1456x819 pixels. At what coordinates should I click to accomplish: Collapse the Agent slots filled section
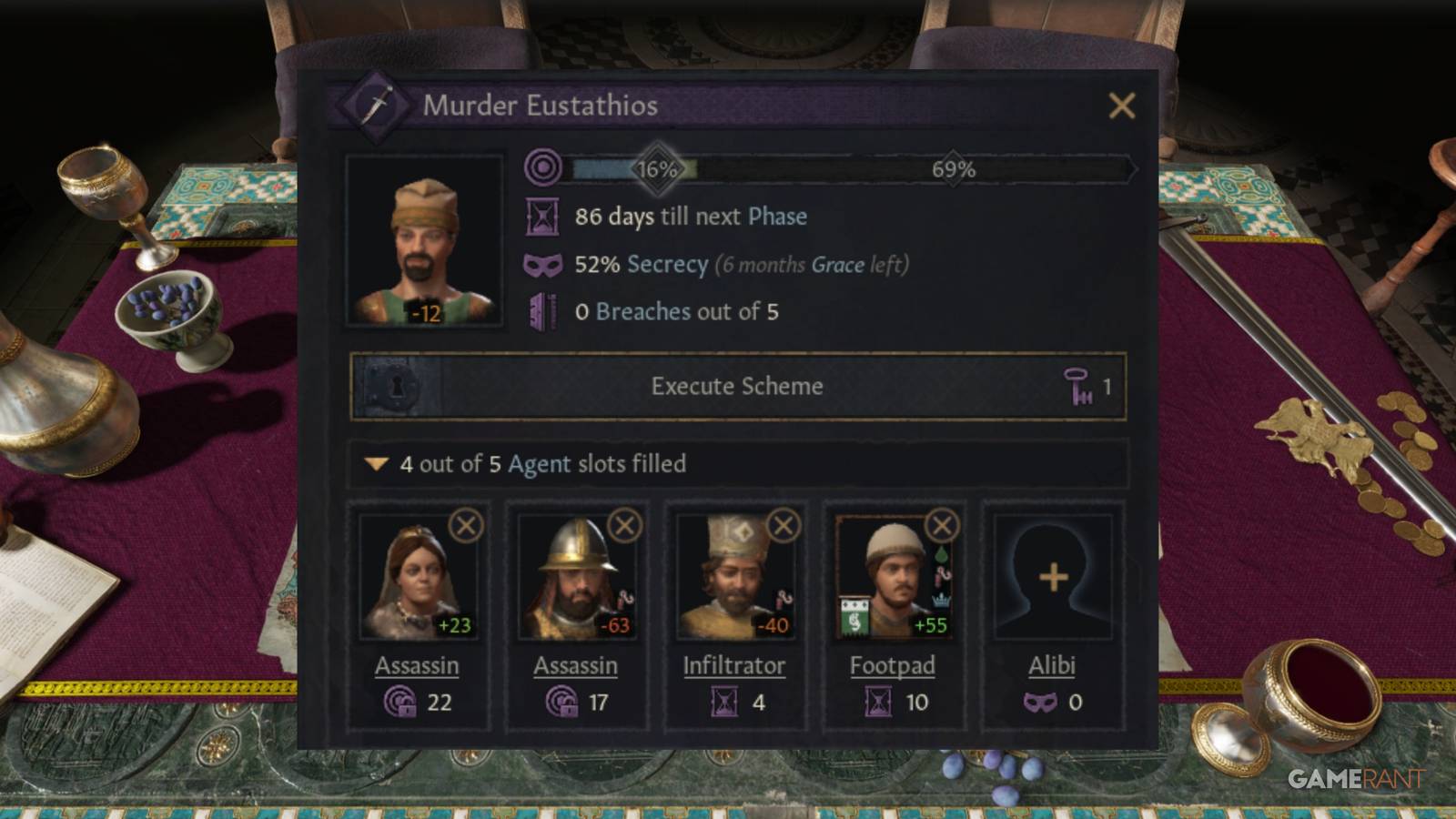[x=376, y=464]
